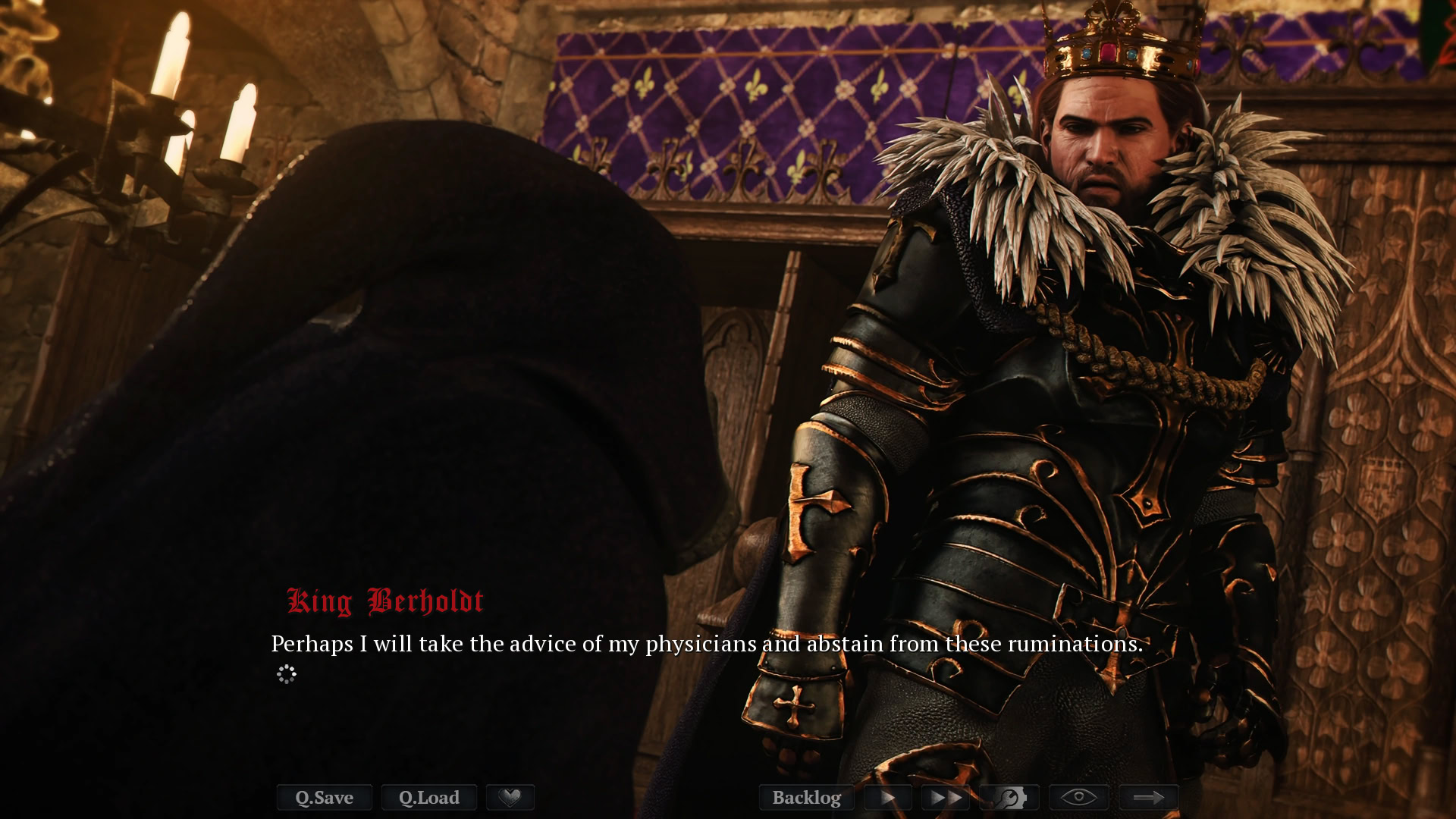1456x819 pixels.
Task: Open the Backlog of past dialogue
Action: [806, 797]
